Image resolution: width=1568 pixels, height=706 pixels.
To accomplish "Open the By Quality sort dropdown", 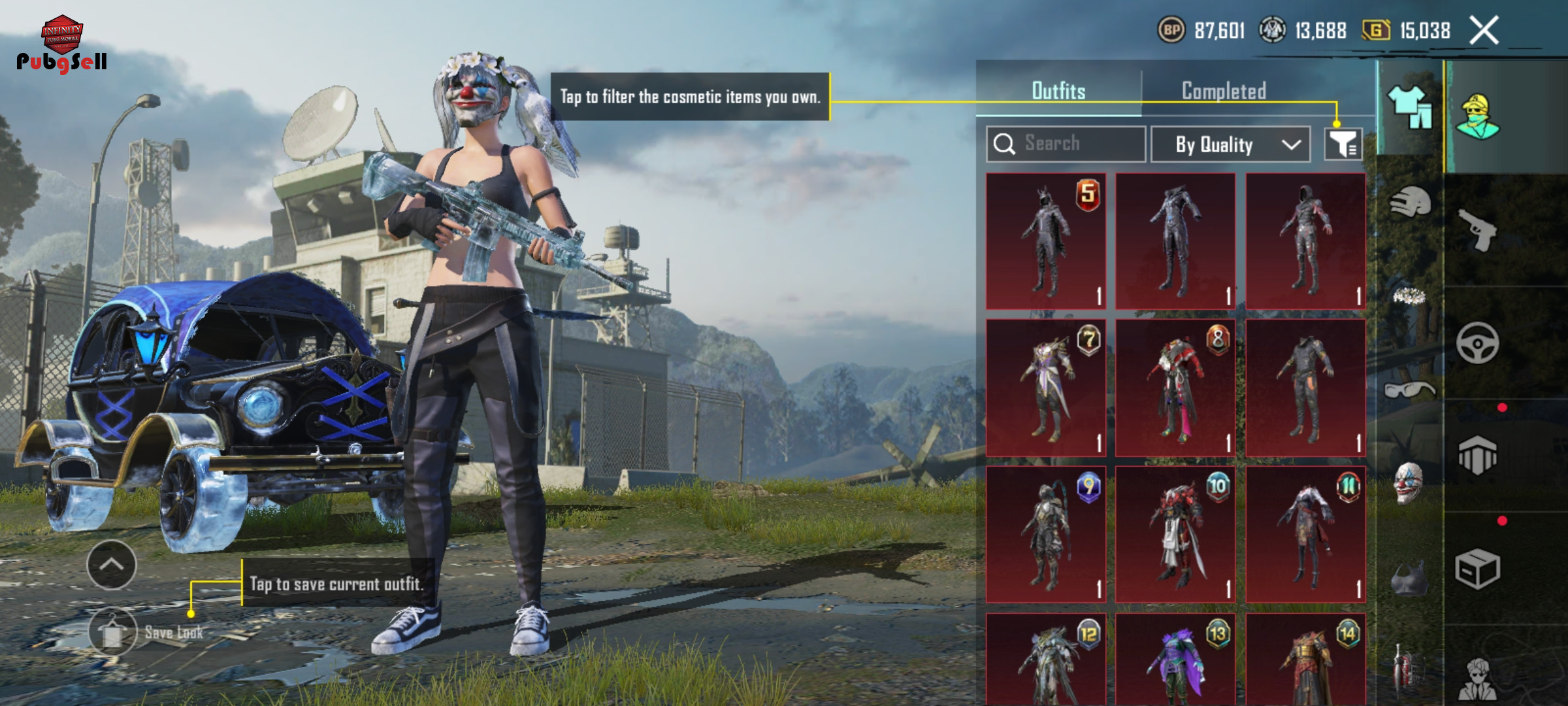I will (x=1230, y=144).
